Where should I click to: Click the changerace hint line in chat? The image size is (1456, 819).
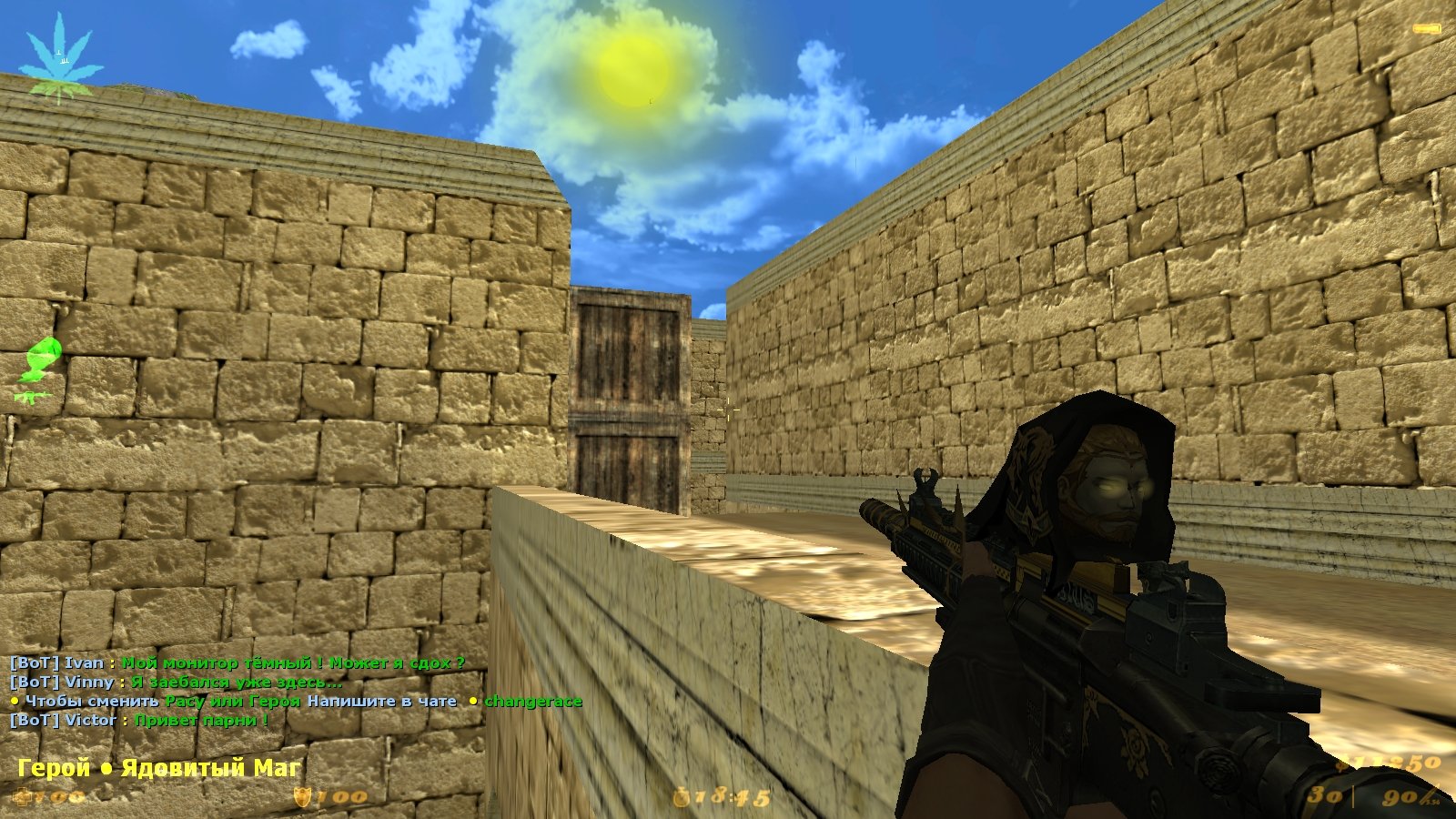[296, 701]
